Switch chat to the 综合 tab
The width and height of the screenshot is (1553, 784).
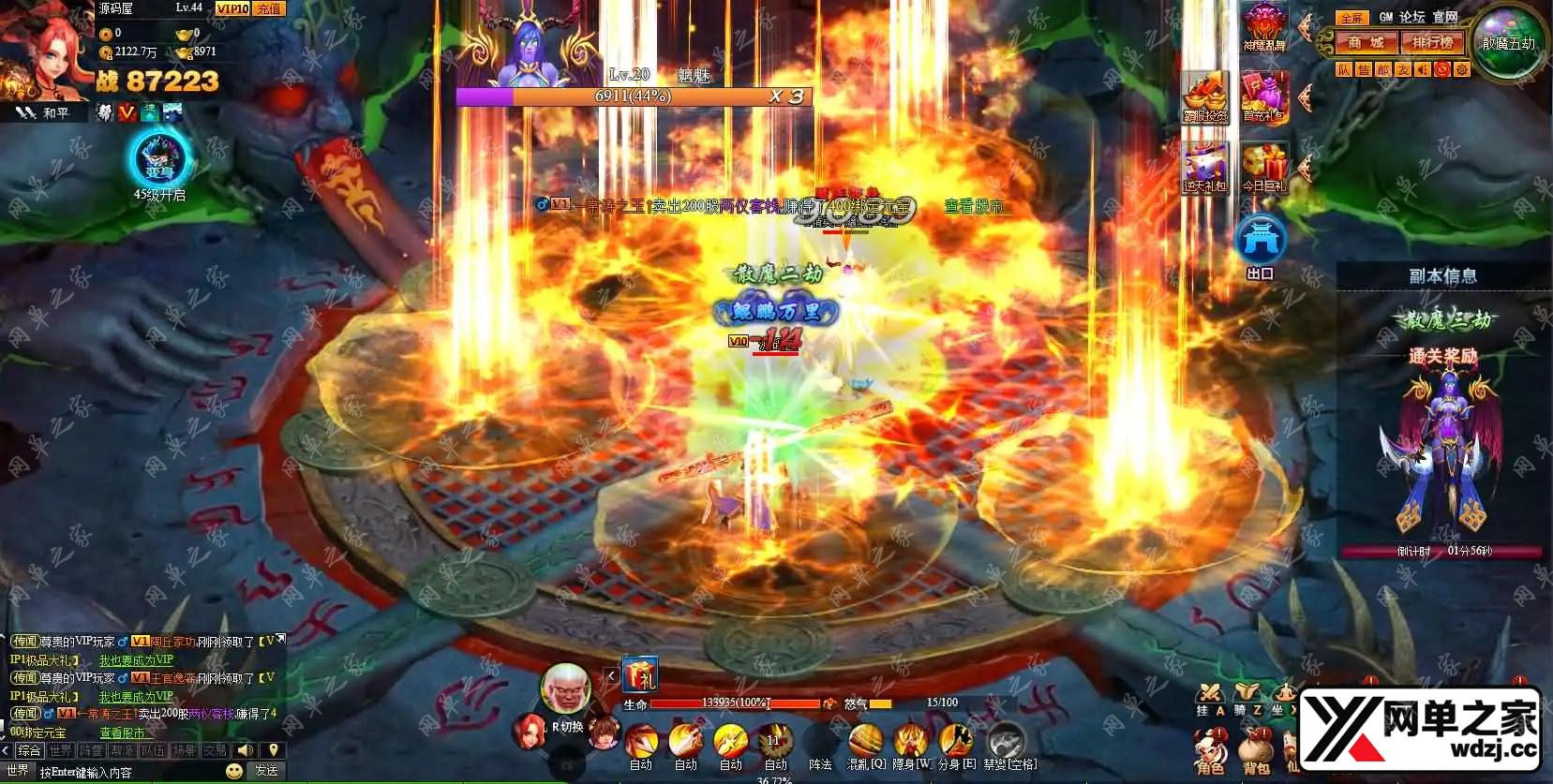[29, 750]
